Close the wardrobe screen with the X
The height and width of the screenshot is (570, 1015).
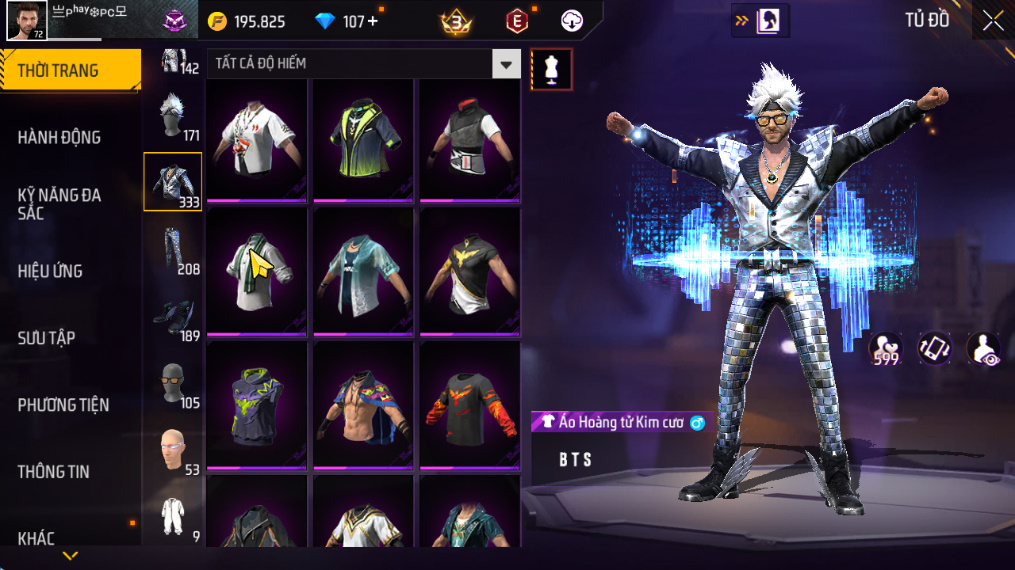pyautogui.click(x=992, y=21)
